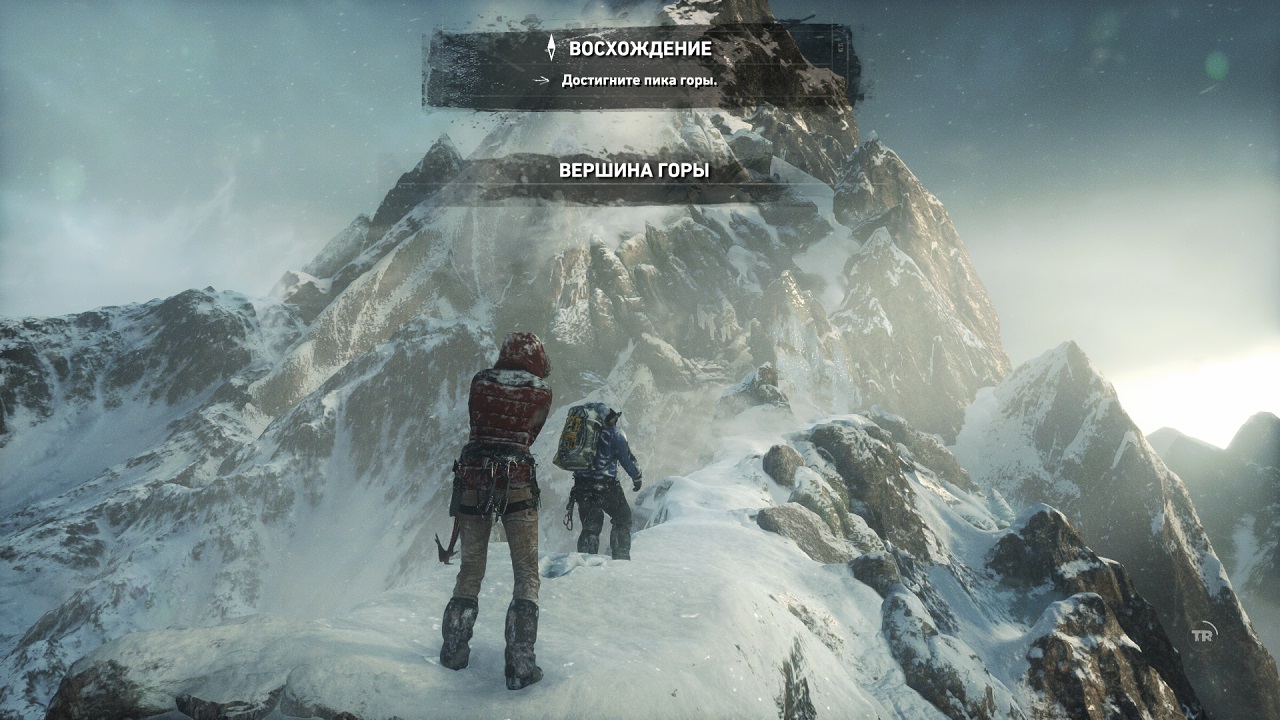Select the Вершина горы location banner

(634, 171)
